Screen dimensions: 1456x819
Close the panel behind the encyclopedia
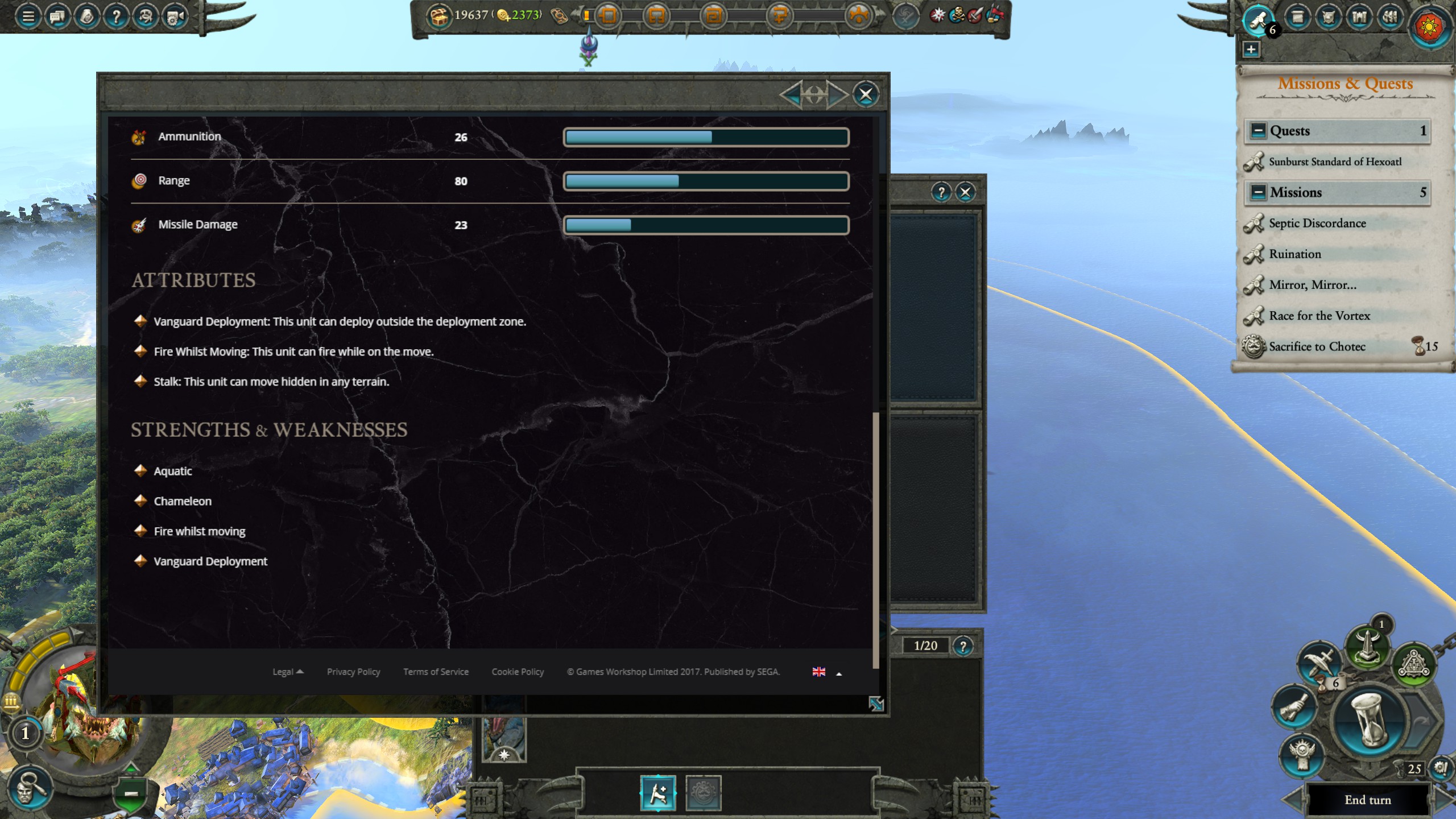[965, 192]
